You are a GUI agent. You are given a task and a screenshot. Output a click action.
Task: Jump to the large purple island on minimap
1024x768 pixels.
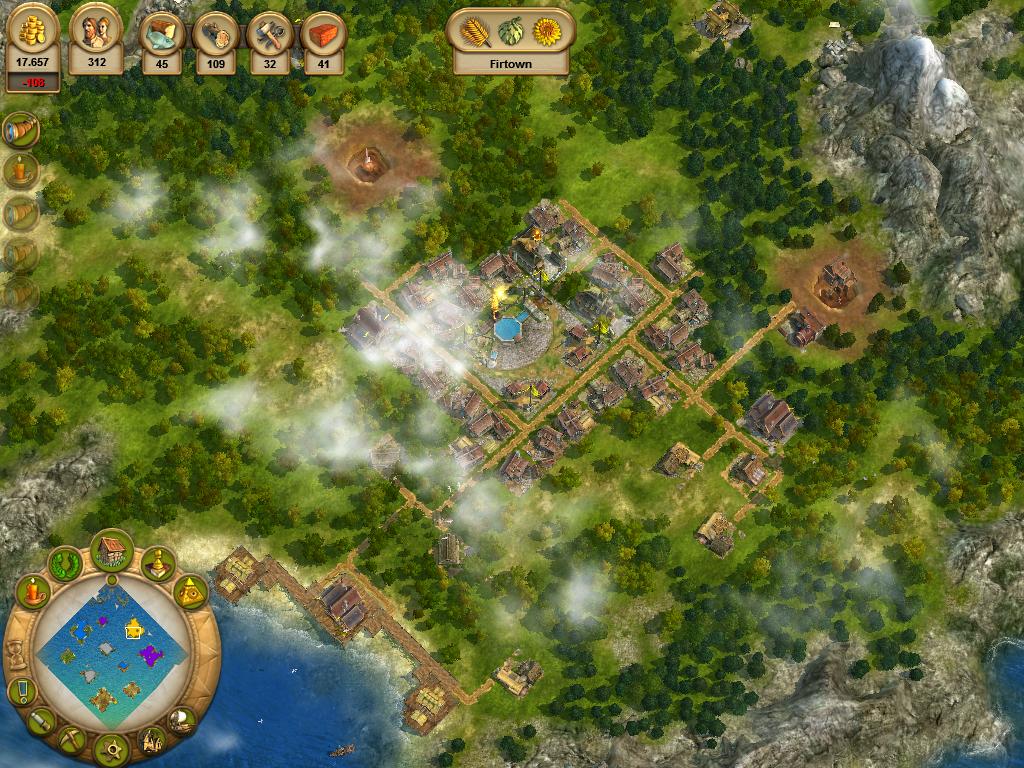tap(151, 655)
